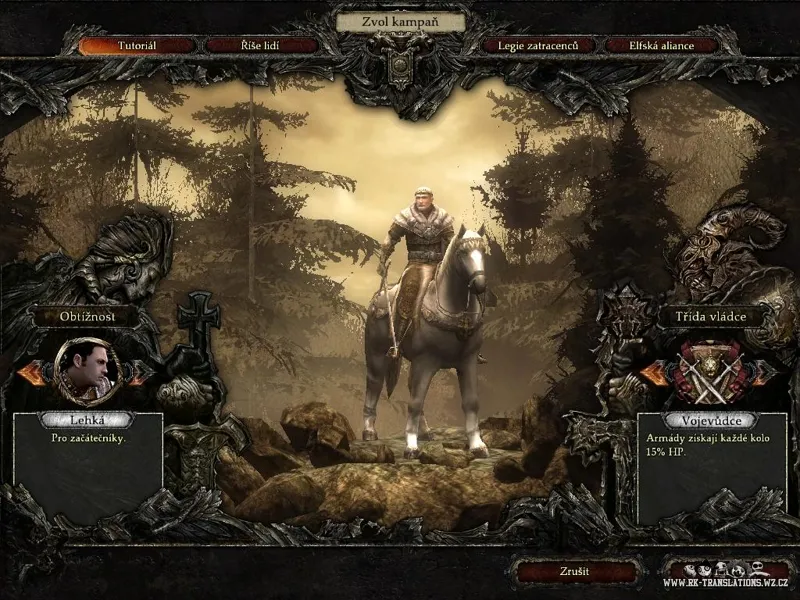Click the left arrow beside the difficulty portrait
Viewport: 800px width, 600px height.
pyautogui.click(x=32, y=372)
